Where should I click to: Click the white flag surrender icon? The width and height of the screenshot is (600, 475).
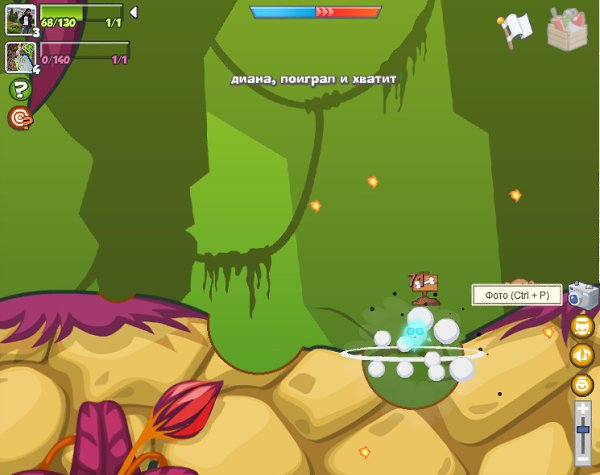point(516,28)
